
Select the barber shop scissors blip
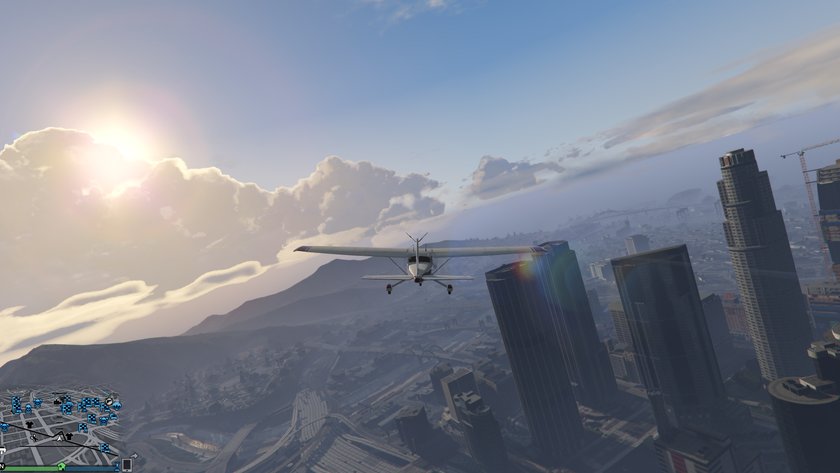click(x=35, y=438)
